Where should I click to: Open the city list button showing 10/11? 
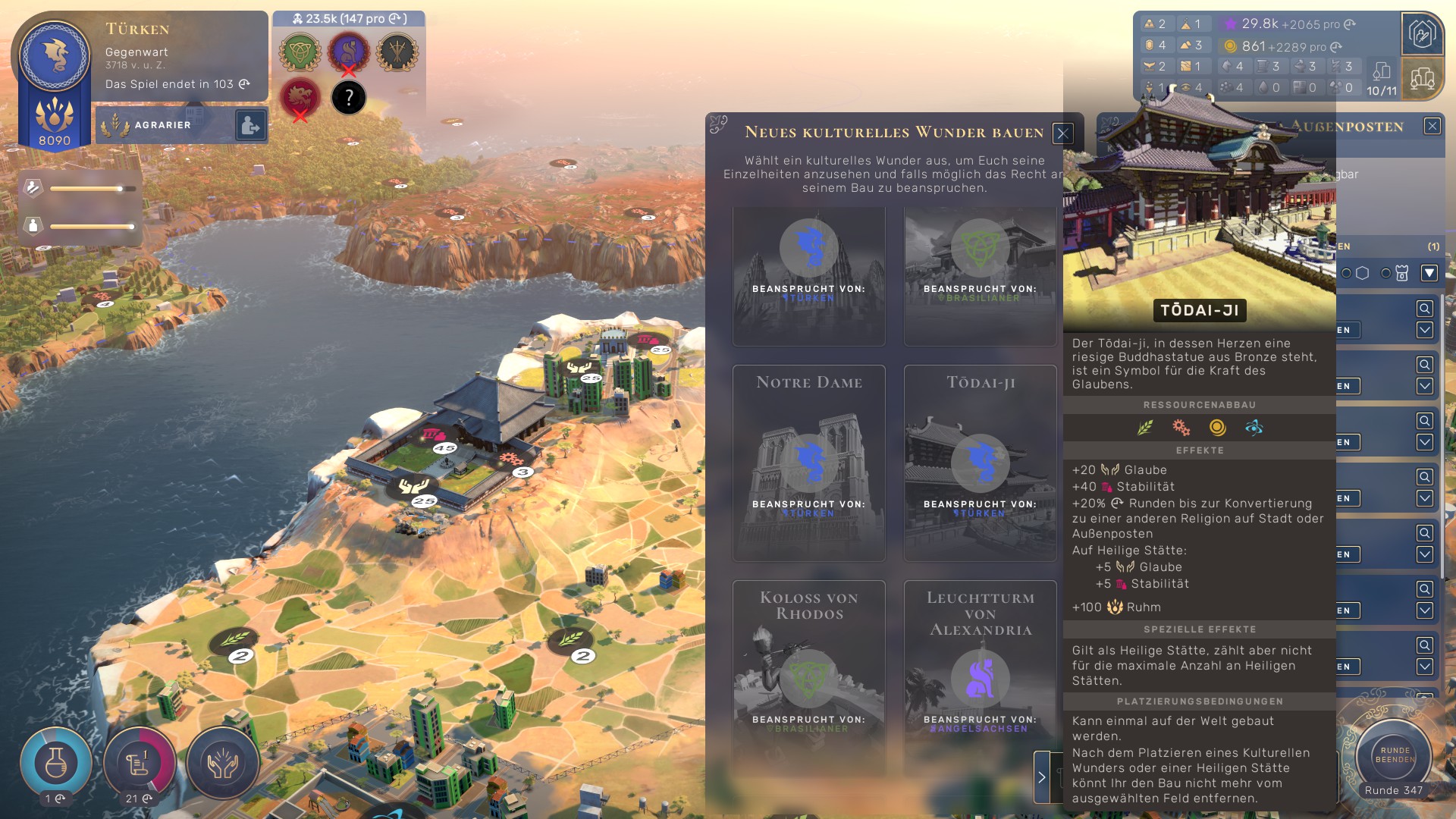coord(1382,80)
